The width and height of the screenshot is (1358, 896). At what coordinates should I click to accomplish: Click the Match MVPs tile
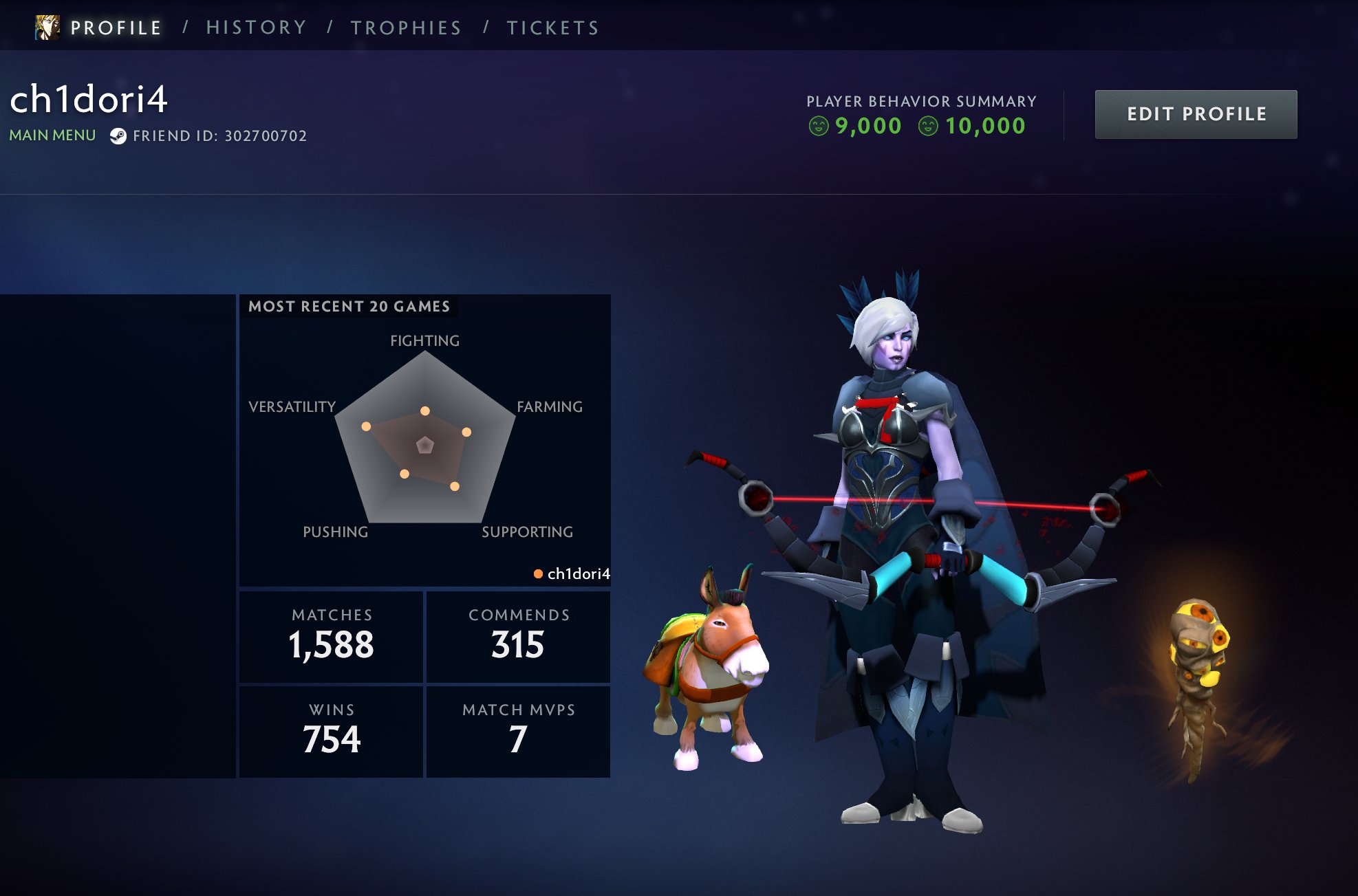pos(519,731)
